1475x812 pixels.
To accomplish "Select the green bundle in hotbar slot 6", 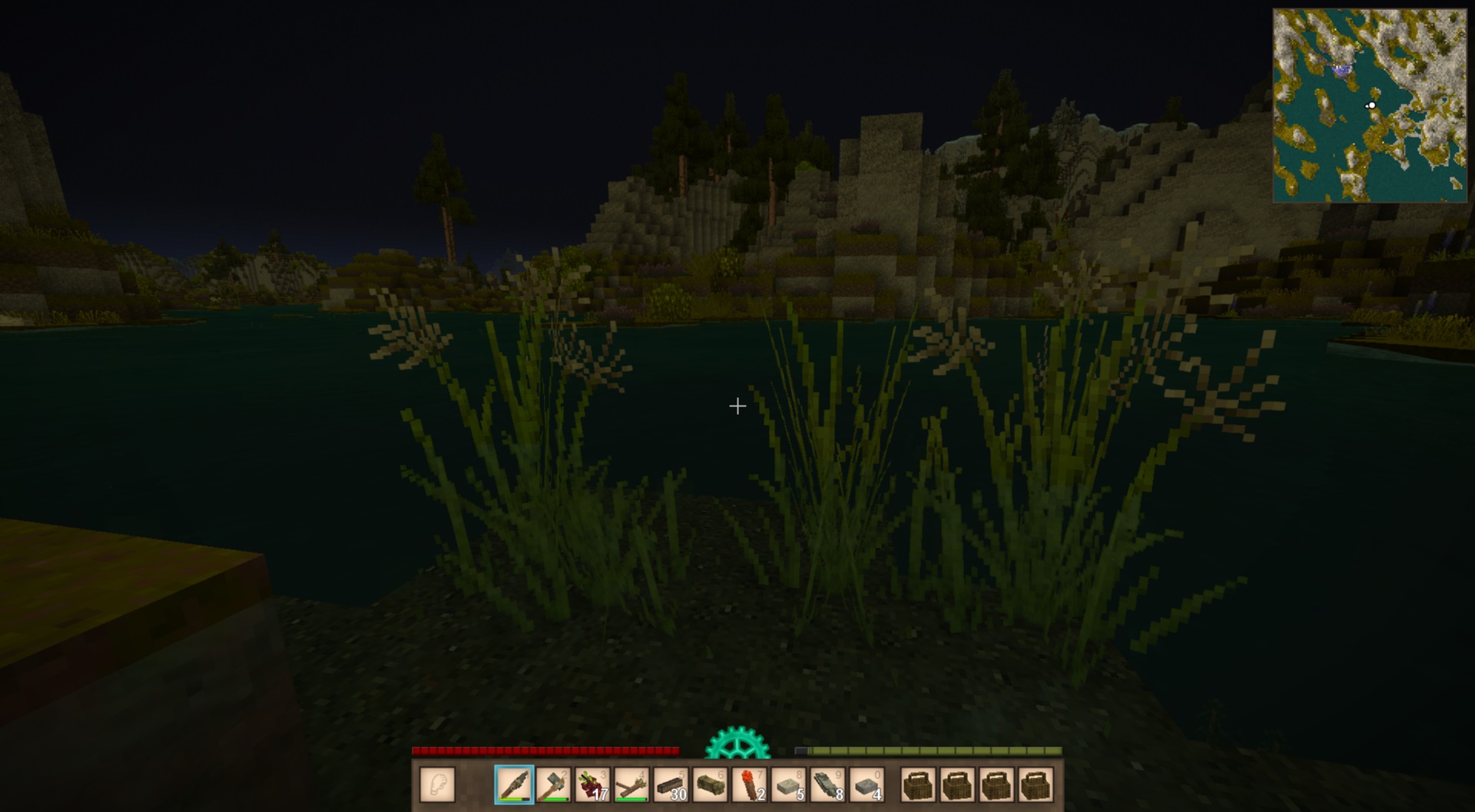I will (710, 785).
